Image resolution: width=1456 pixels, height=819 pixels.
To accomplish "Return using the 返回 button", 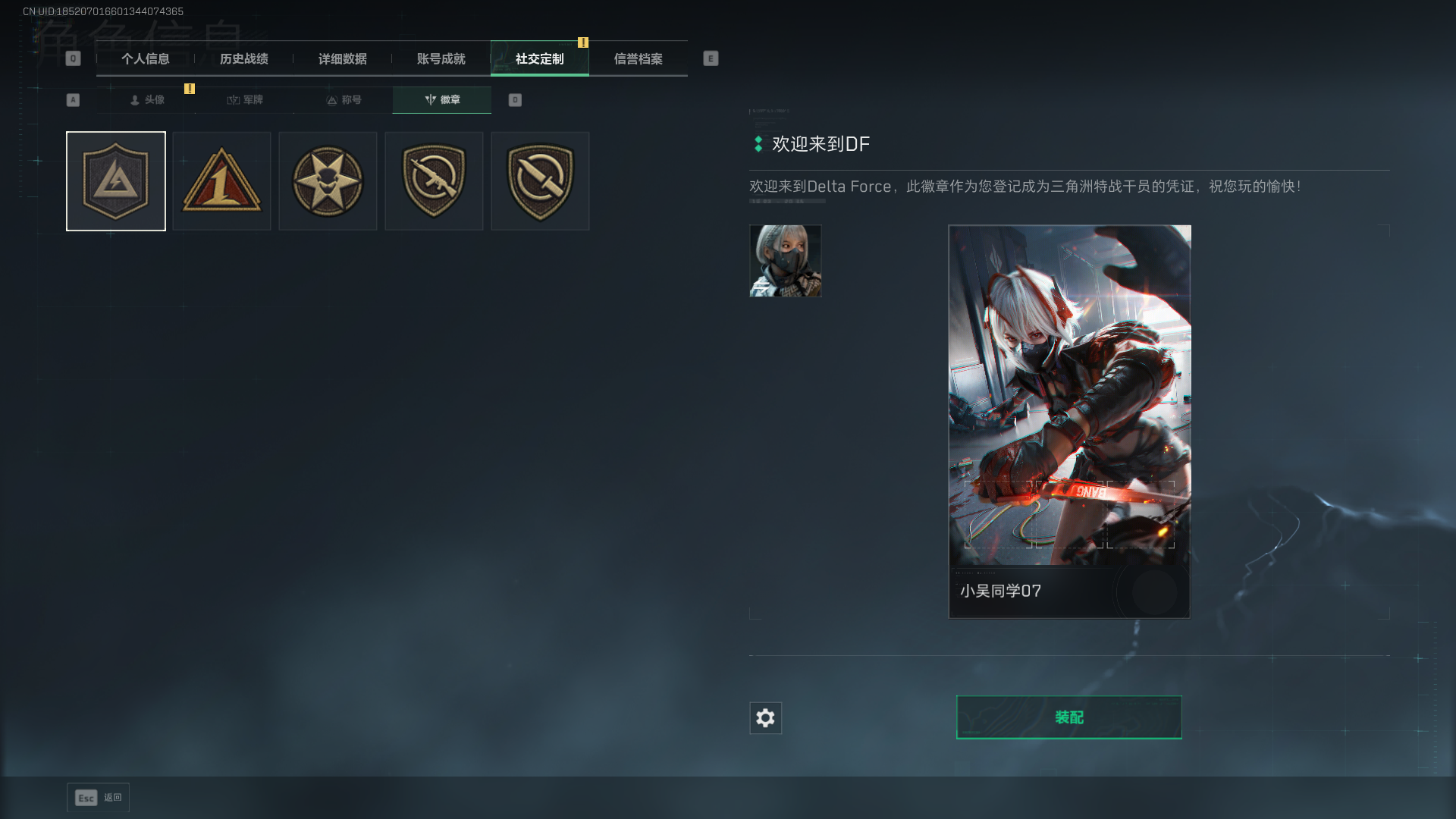I will click(99, 798).
